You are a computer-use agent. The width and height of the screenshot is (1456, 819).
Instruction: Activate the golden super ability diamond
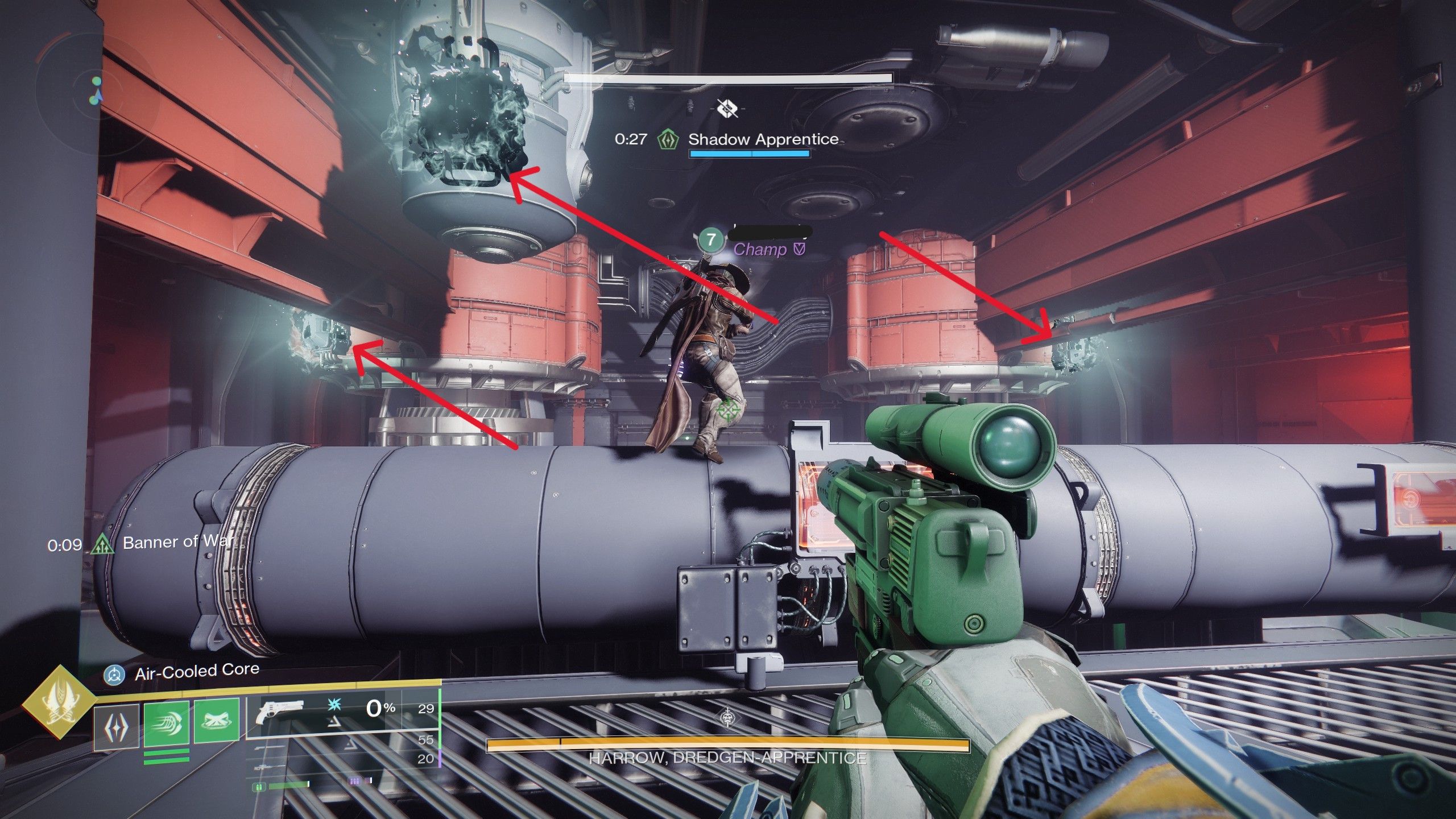click(59, 701)
